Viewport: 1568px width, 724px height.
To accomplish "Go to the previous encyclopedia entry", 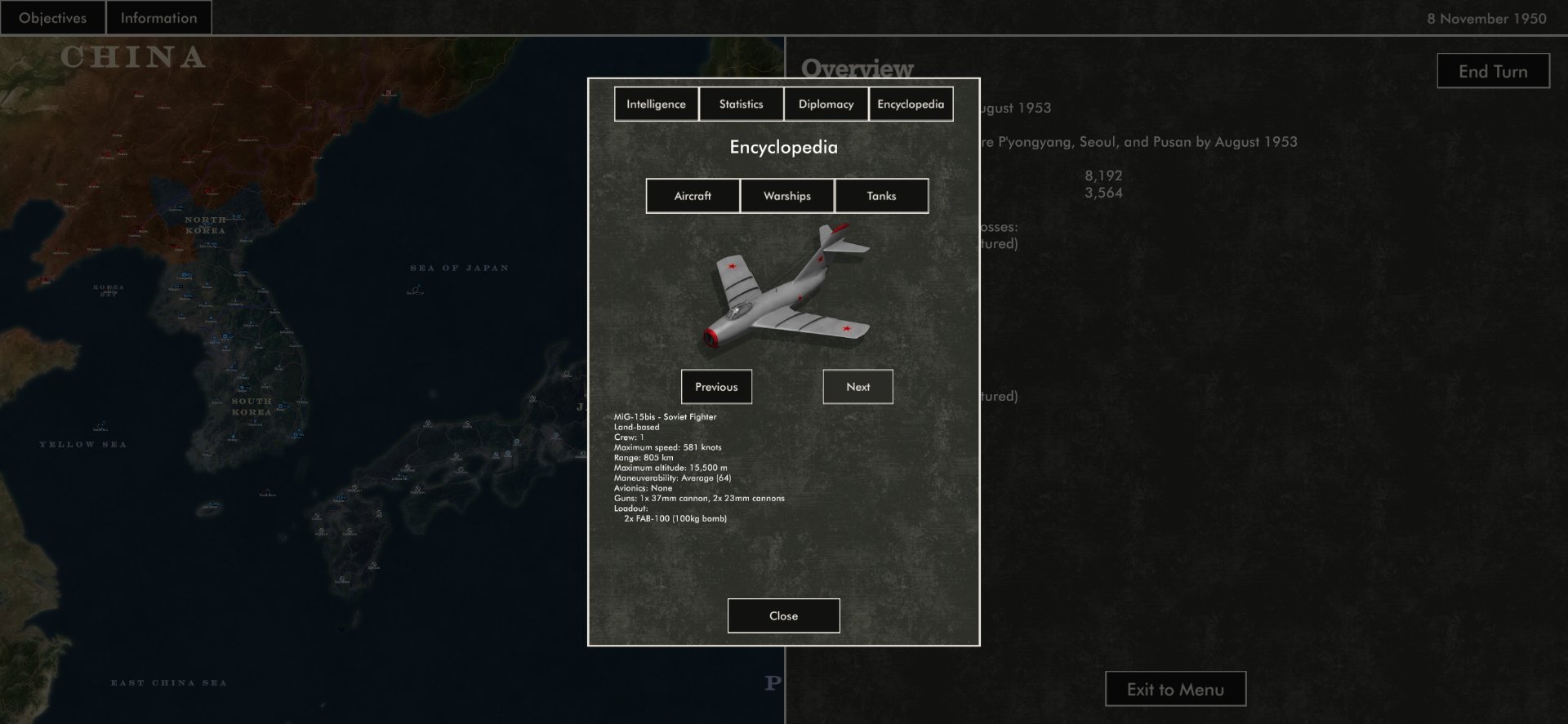I will (x=716, y=387).
